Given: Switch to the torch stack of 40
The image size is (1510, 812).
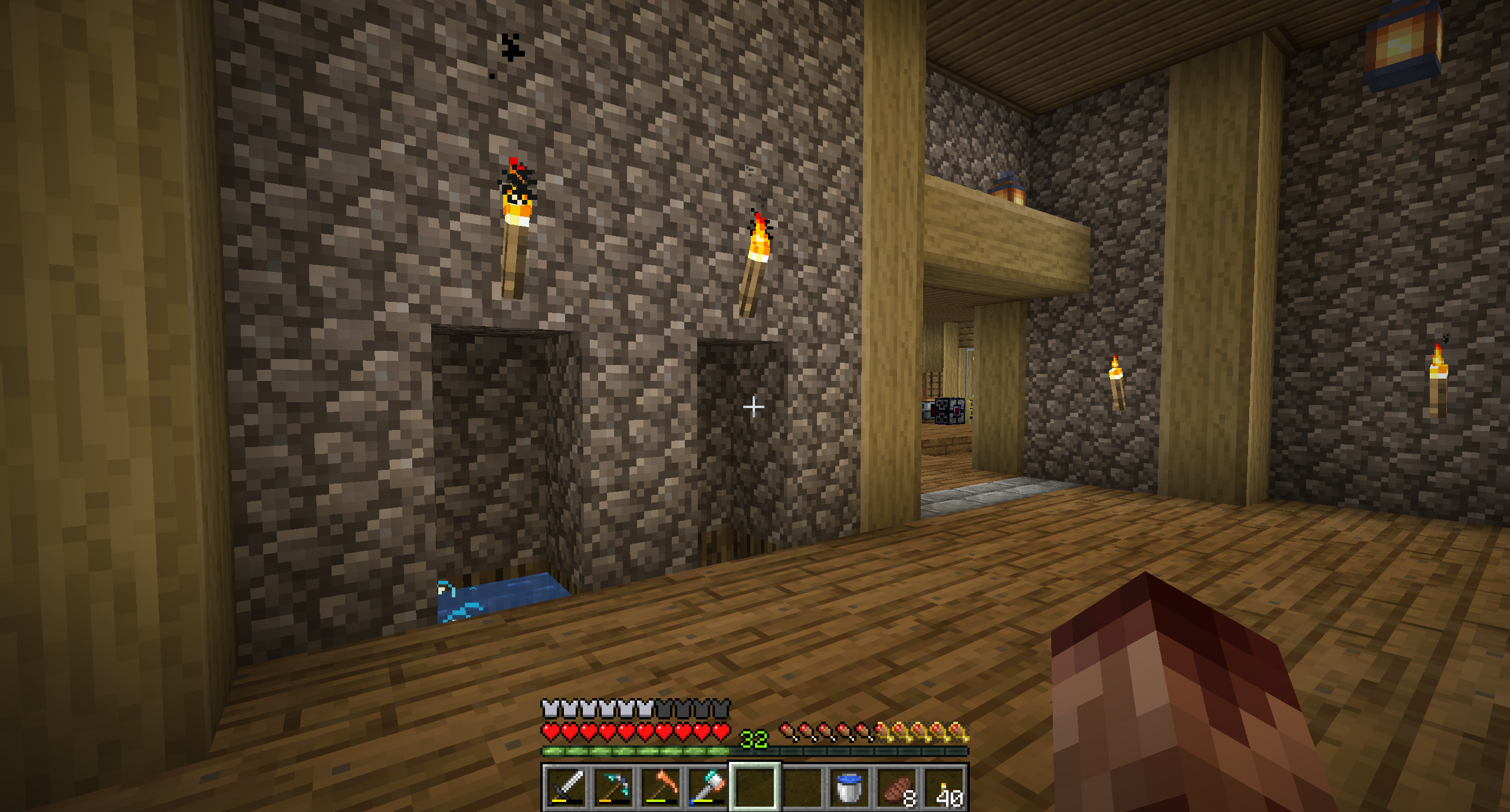Looking at the screenshot, I should click(x=944, y=787).
